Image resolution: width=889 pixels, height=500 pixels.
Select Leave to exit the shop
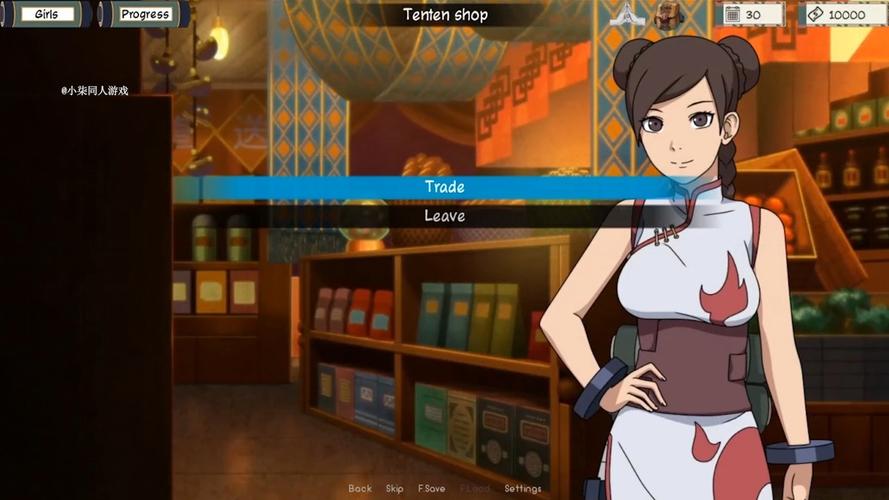444,216
